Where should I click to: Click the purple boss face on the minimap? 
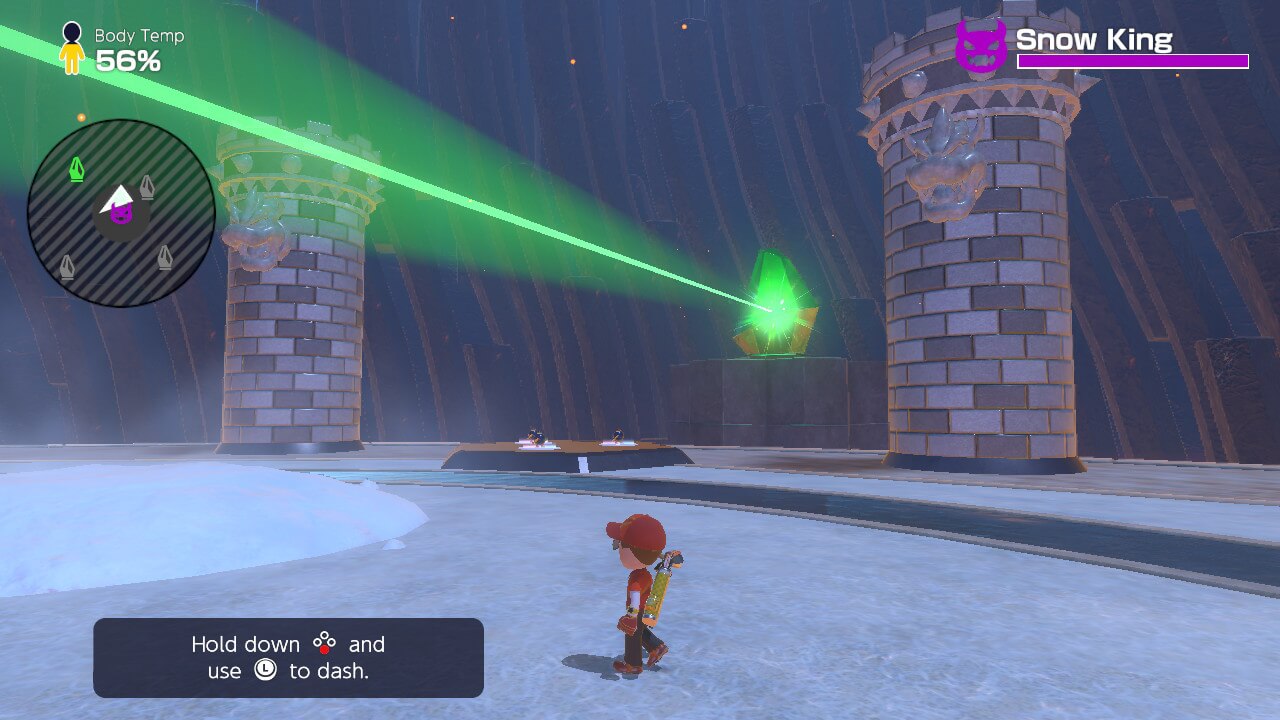click(122, 216)
